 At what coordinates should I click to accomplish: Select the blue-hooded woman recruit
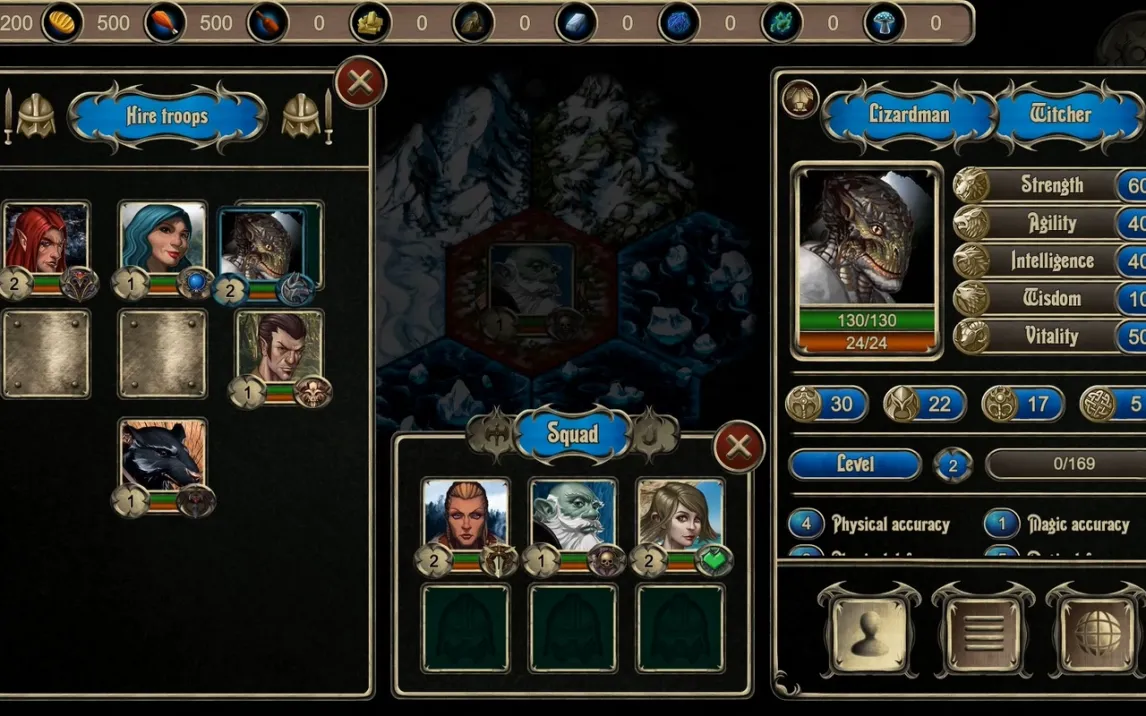(162, 240)
